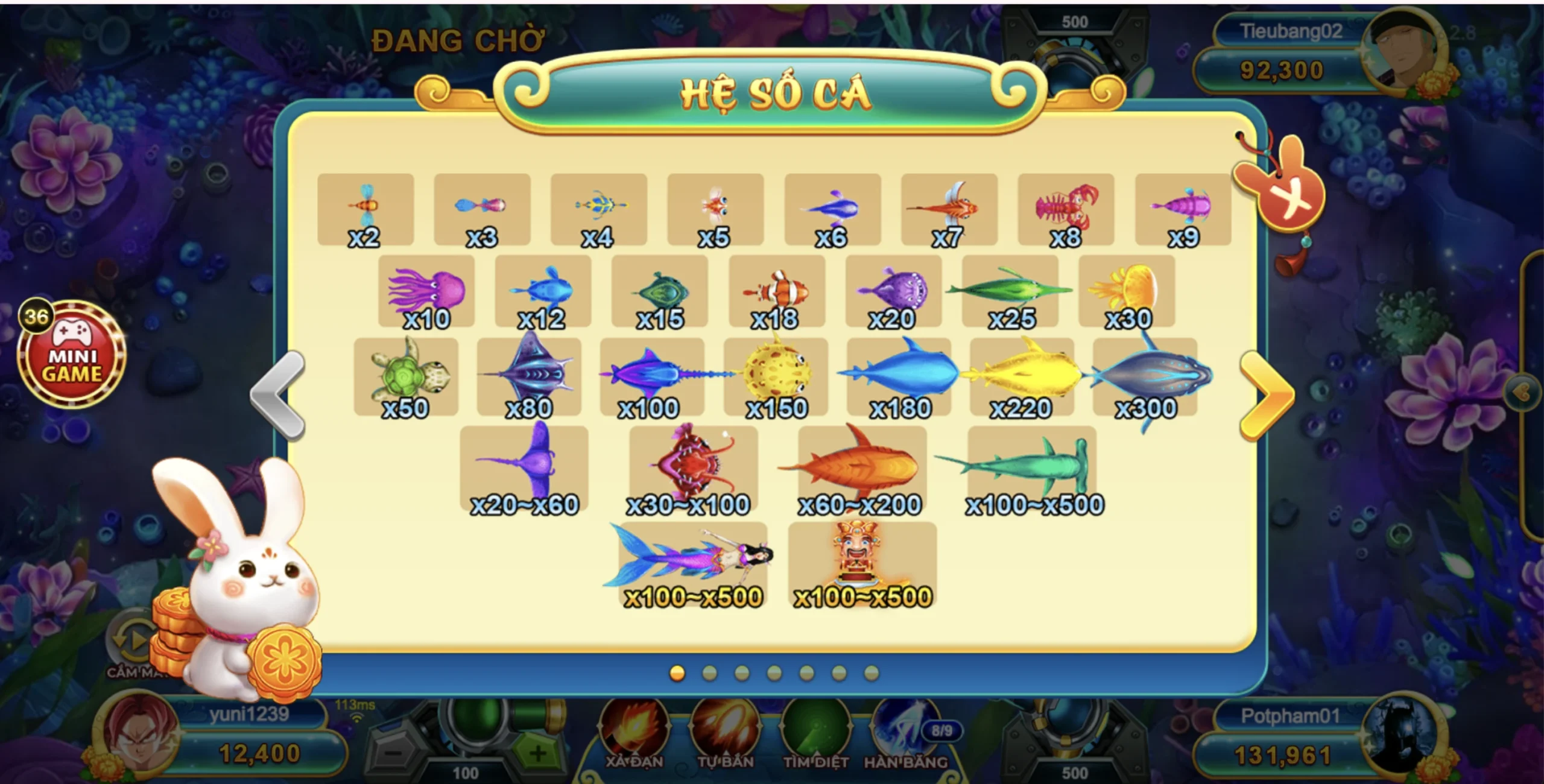Select the x50 turtle tile

406,377
